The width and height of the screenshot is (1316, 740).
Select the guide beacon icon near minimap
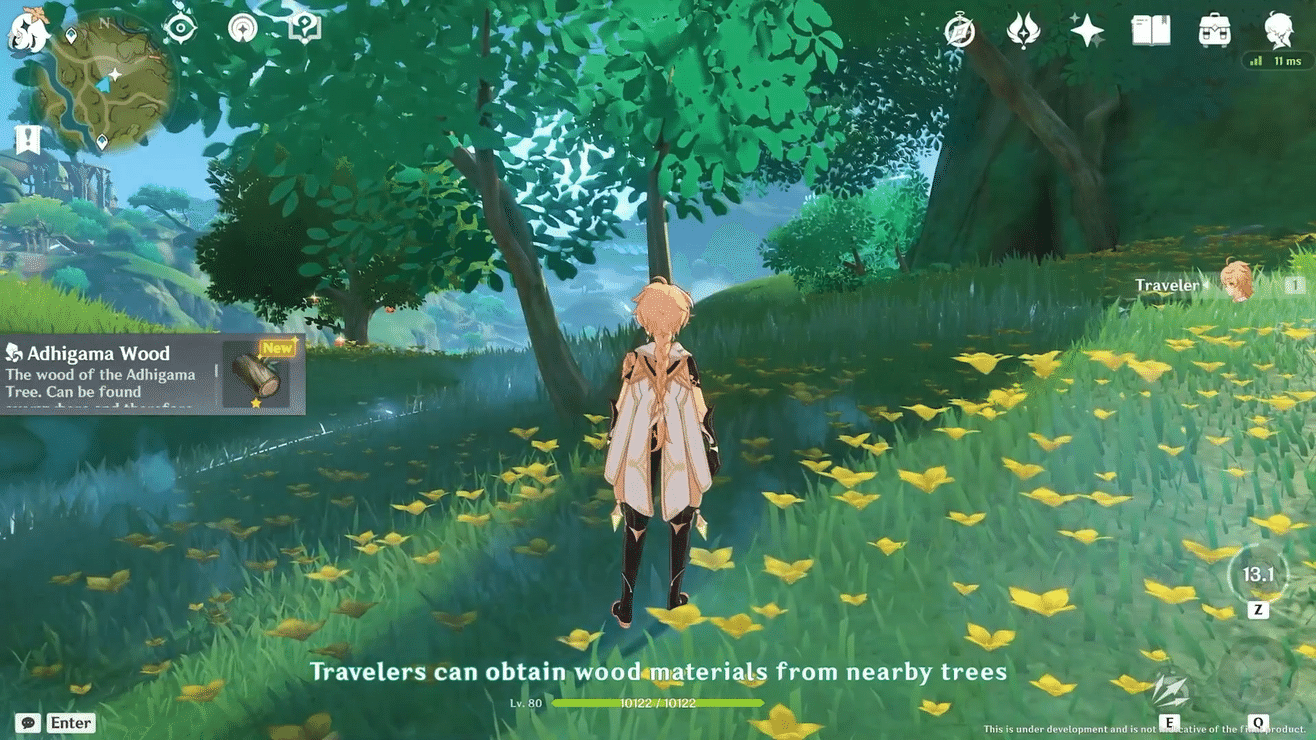[242, 28]
